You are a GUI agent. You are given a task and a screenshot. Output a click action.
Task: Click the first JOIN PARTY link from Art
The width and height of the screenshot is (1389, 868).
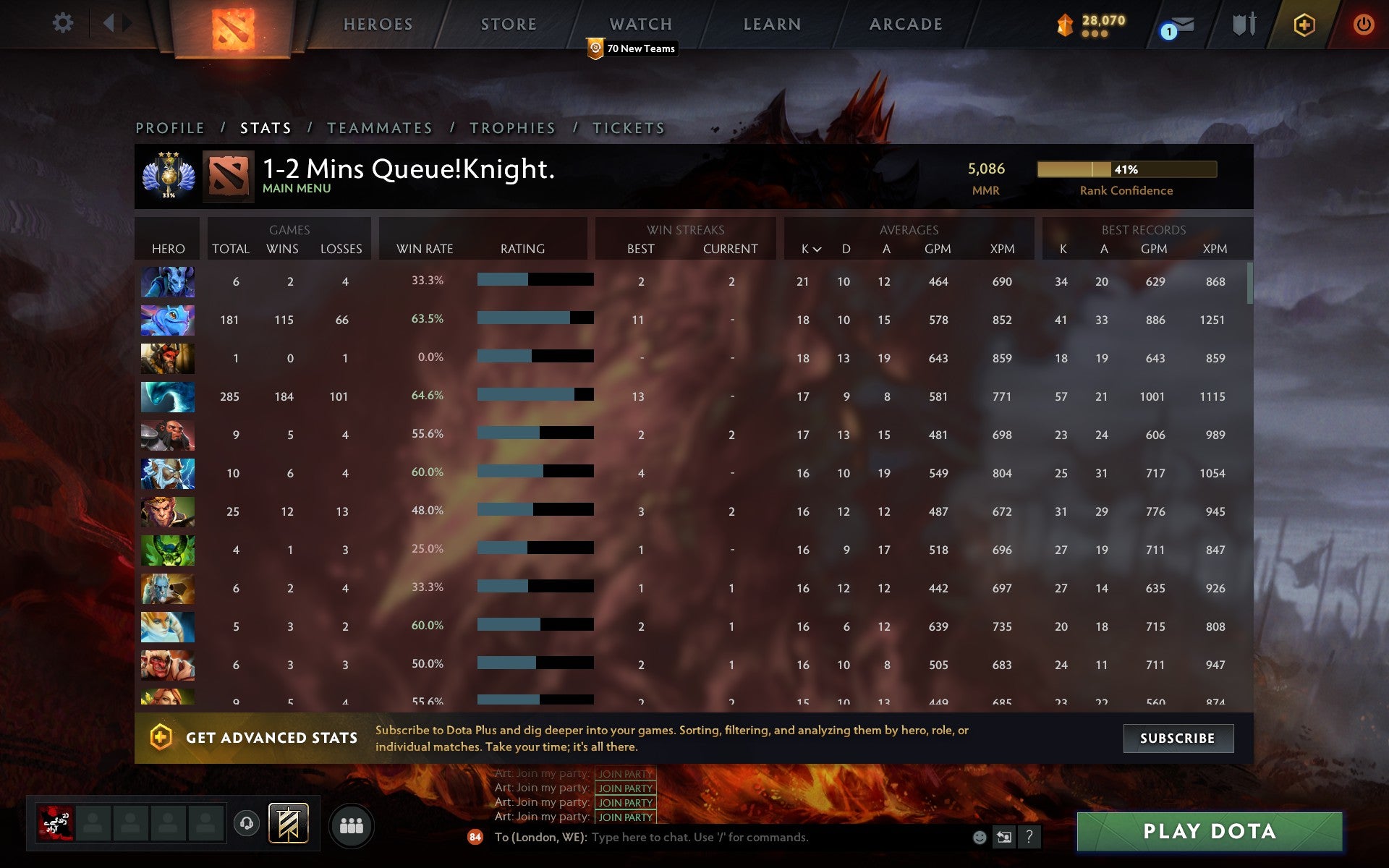click(x=624, y=773)
